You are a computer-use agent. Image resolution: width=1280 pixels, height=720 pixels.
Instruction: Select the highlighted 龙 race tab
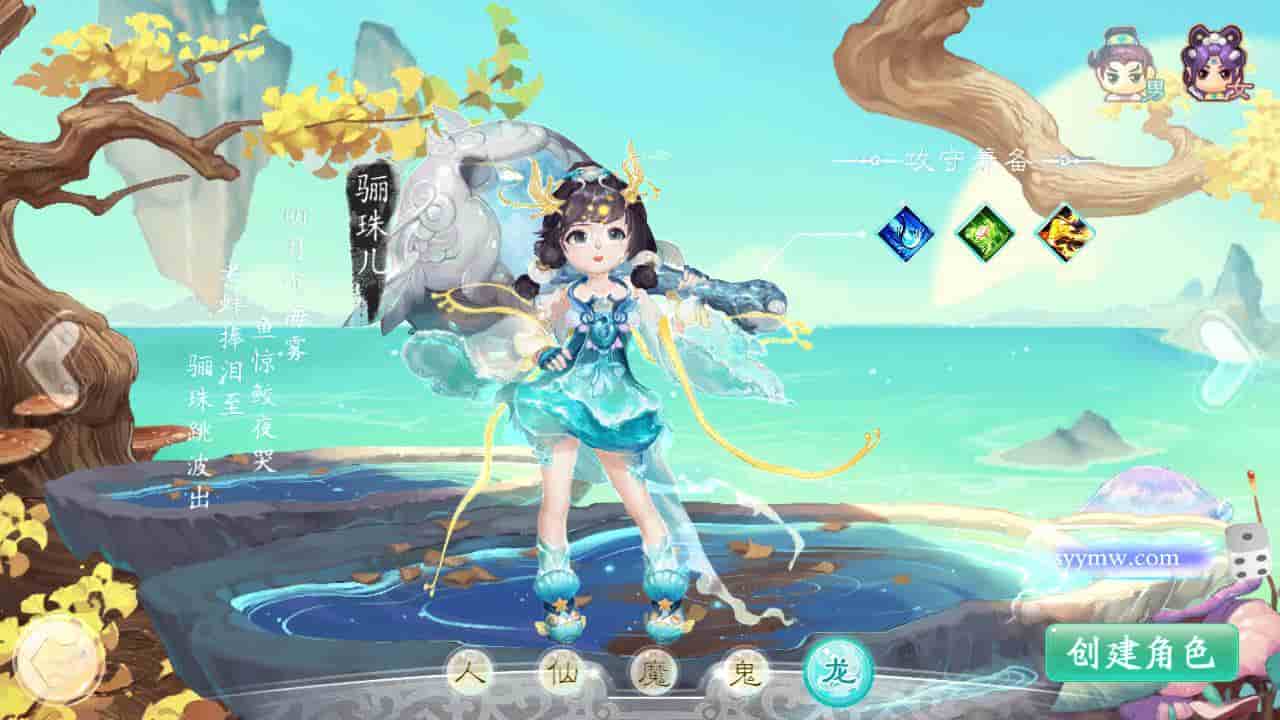click(837, 670)
